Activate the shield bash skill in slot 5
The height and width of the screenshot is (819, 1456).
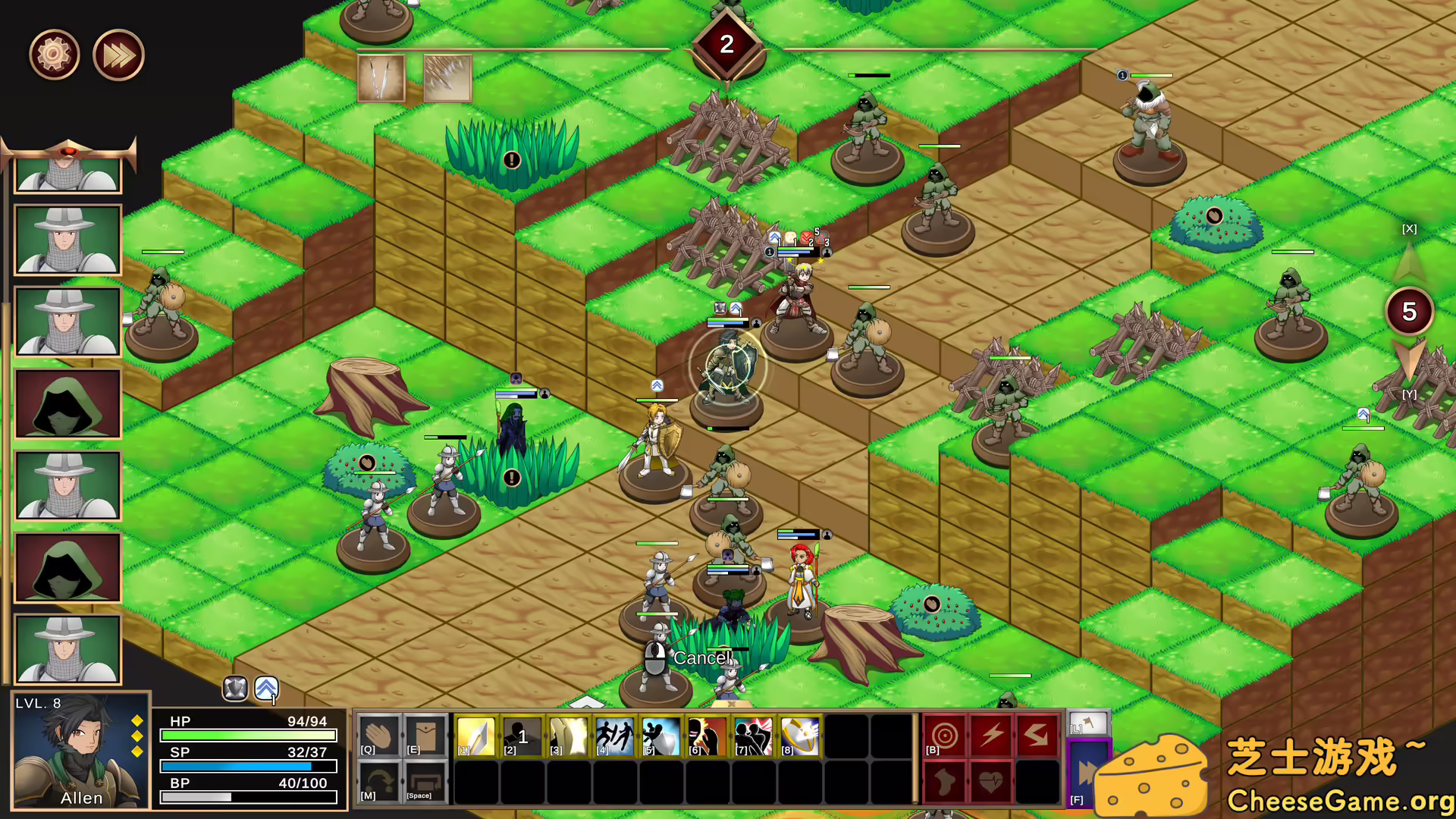659,733
